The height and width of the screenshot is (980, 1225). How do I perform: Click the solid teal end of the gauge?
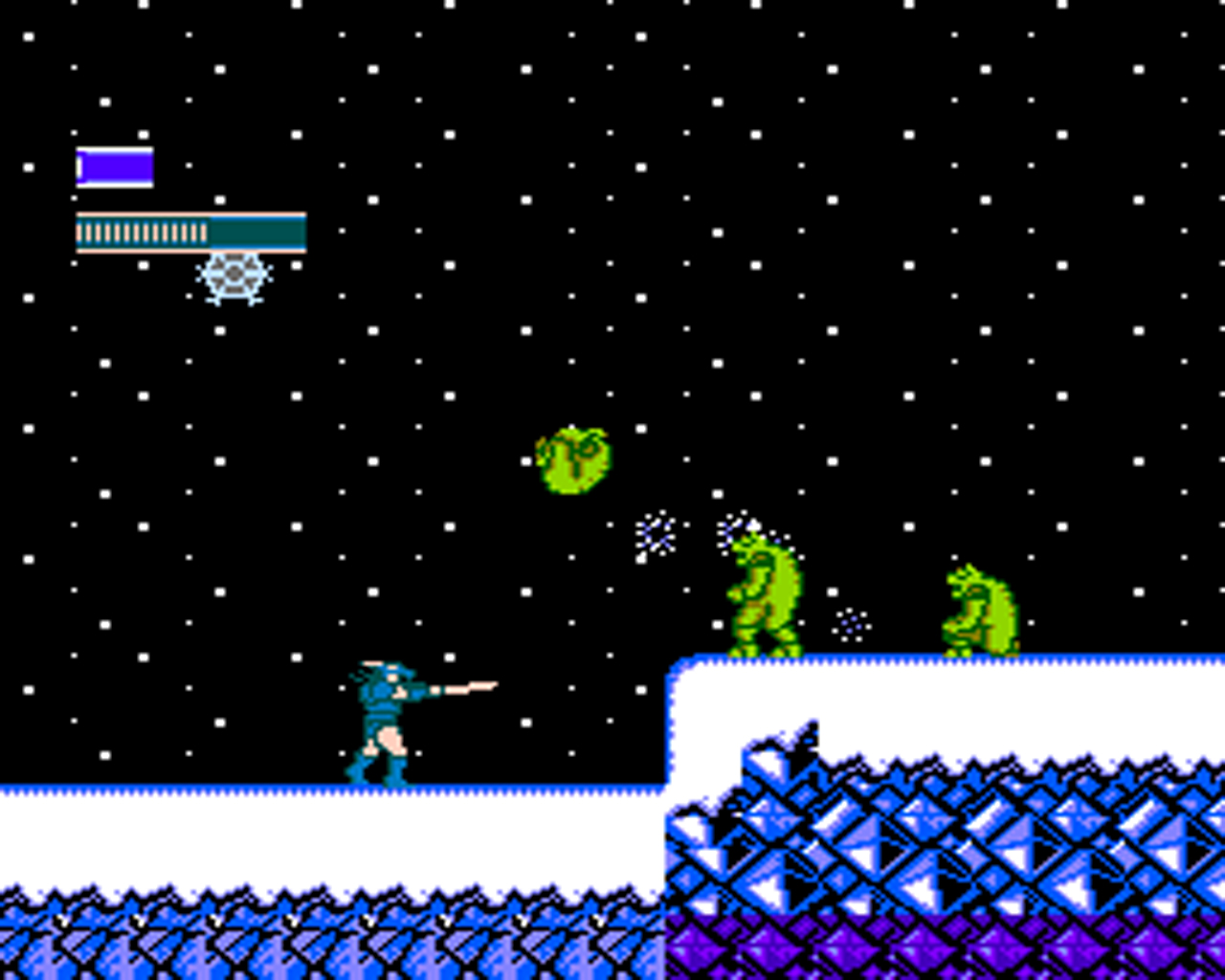tap(258, 230)
